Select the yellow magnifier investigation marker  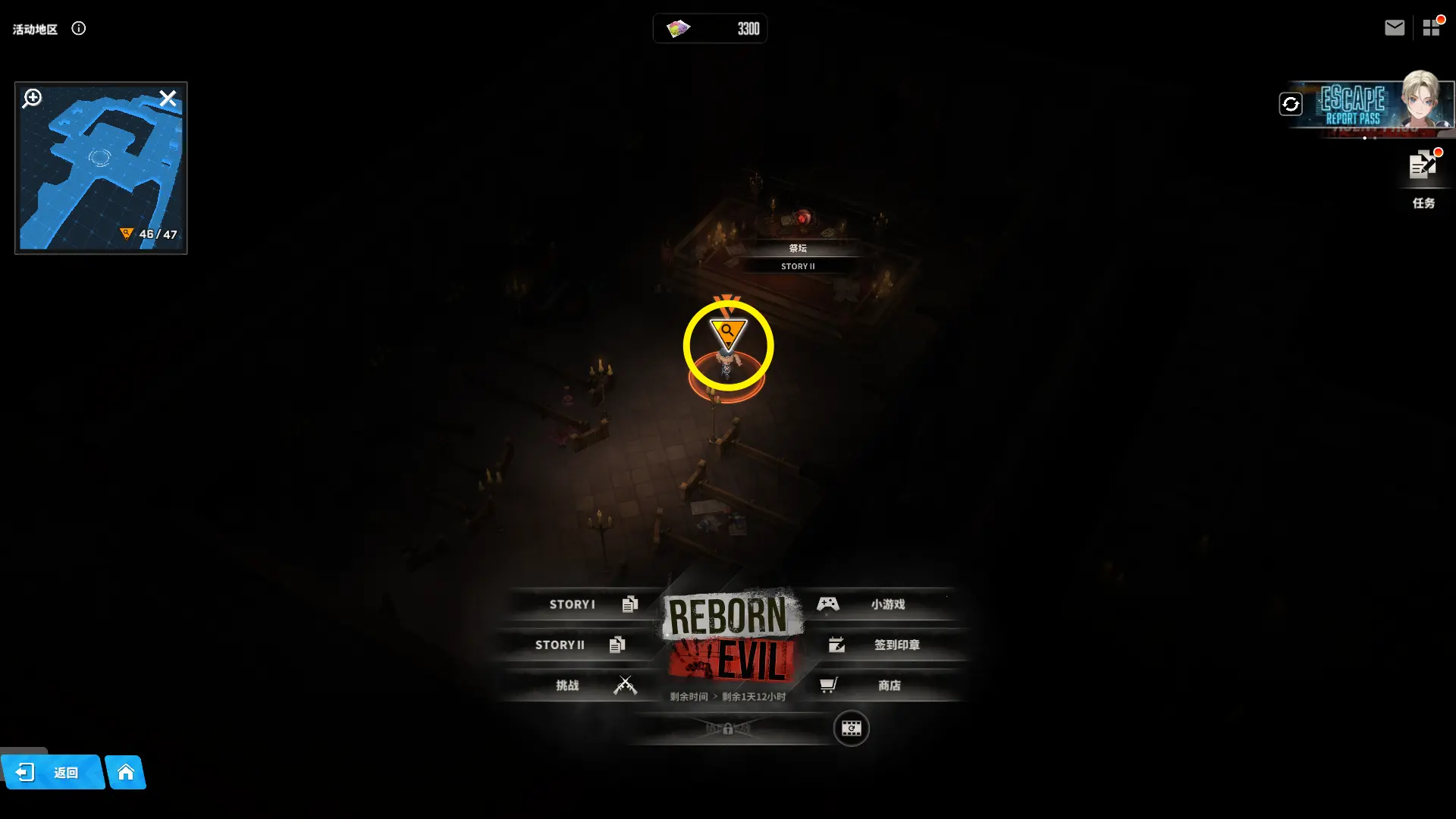tap(728, 332)
